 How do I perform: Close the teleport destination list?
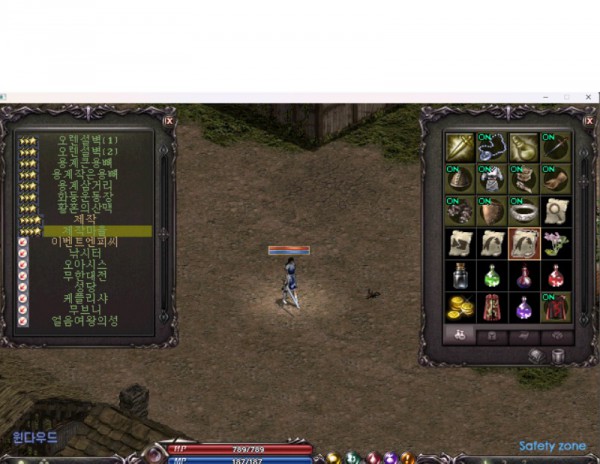(x=168, y=120)
